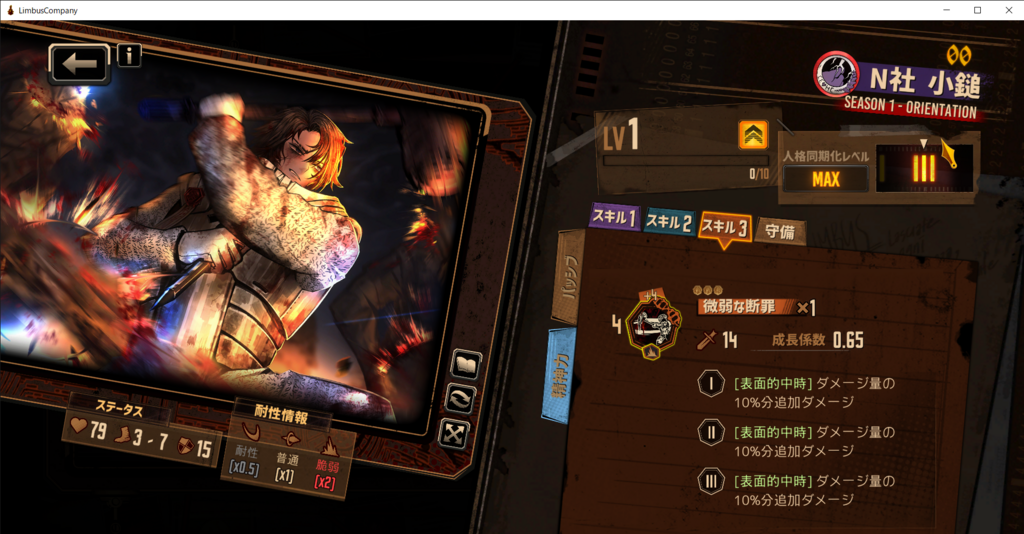Select the MAX synchronization level button
1024x534 pixels.
(826, 180)
